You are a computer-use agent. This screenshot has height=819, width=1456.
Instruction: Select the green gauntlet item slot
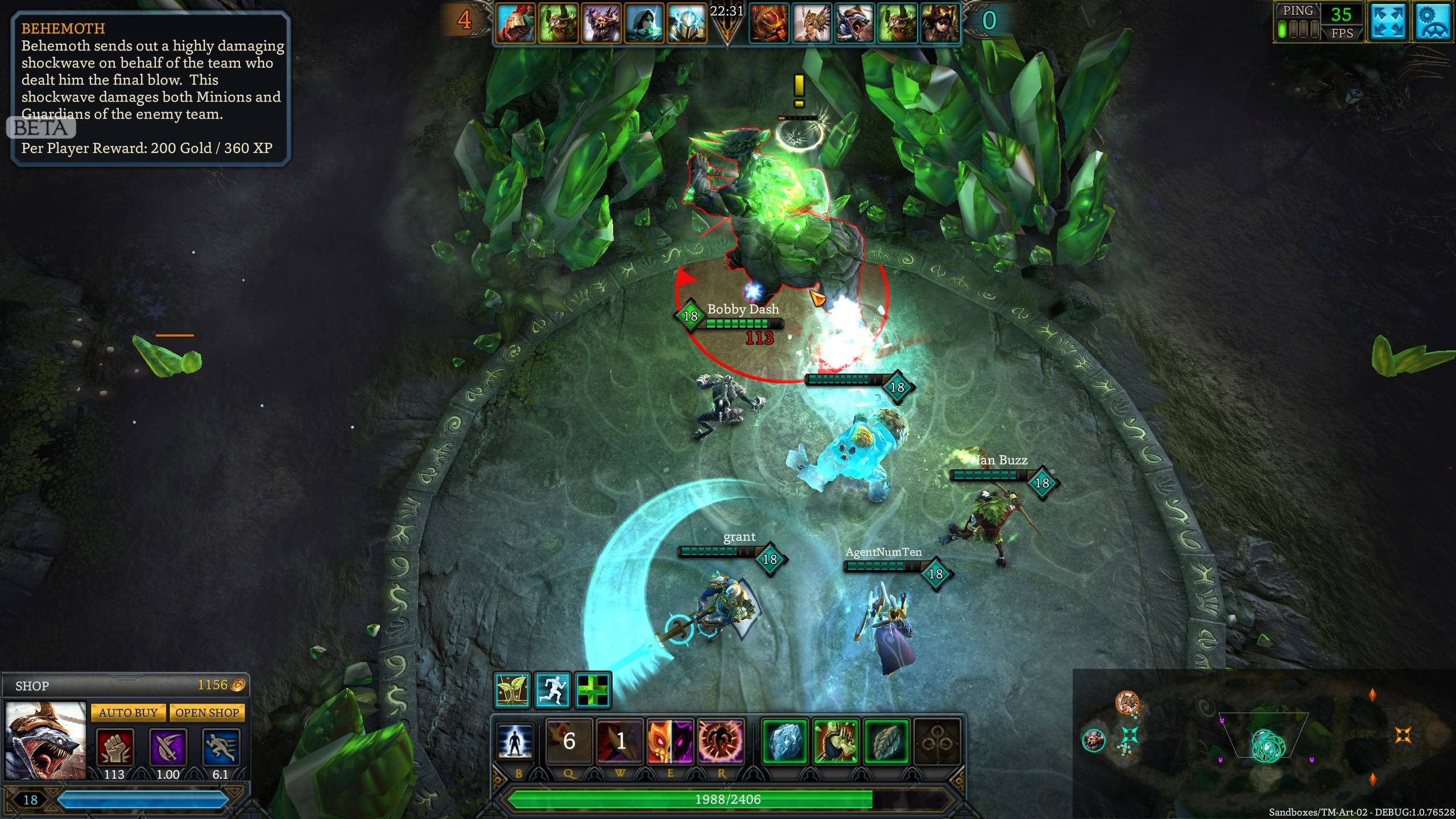[835, 742]
